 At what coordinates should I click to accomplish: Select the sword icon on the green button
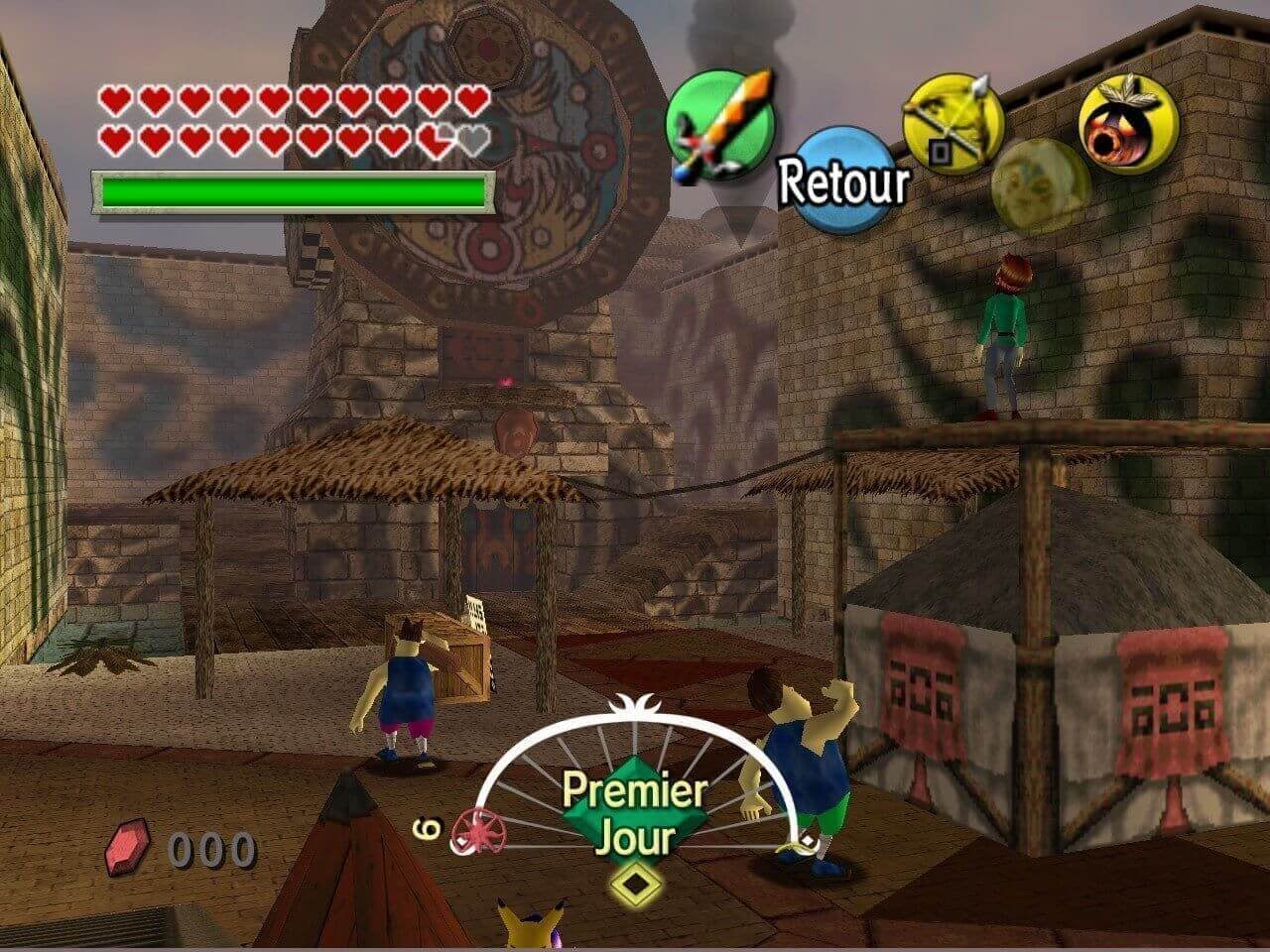719,125
